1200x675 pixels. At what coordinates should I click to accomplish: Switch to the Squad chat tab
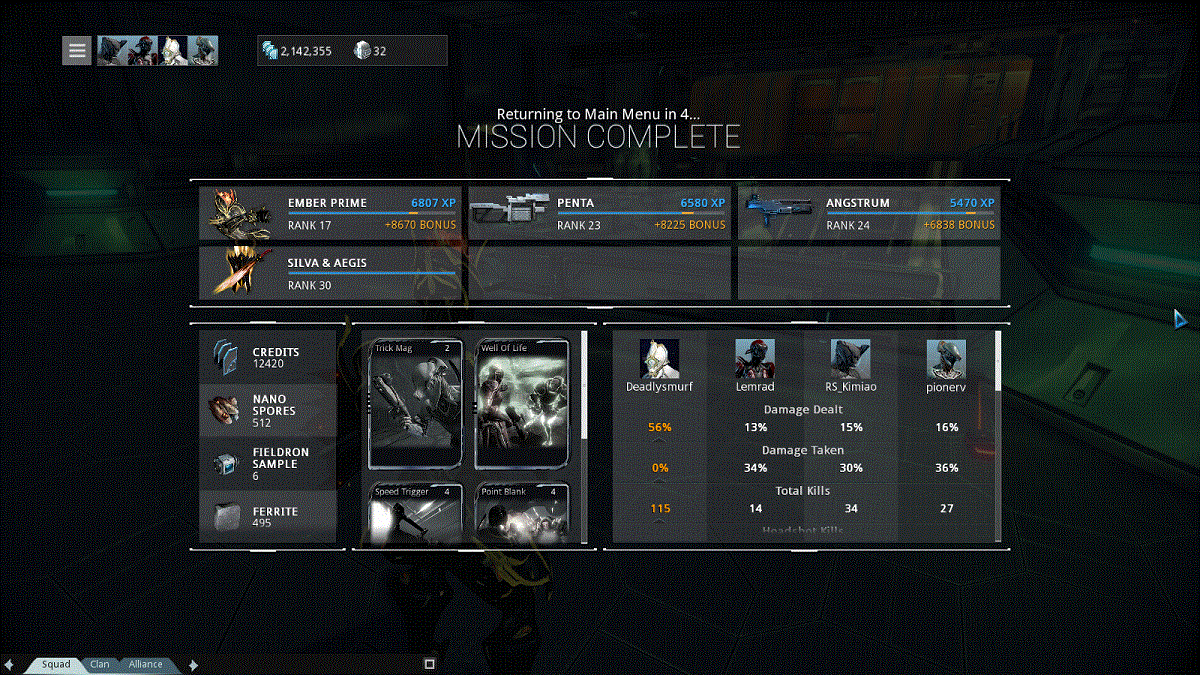click(56, 664)
